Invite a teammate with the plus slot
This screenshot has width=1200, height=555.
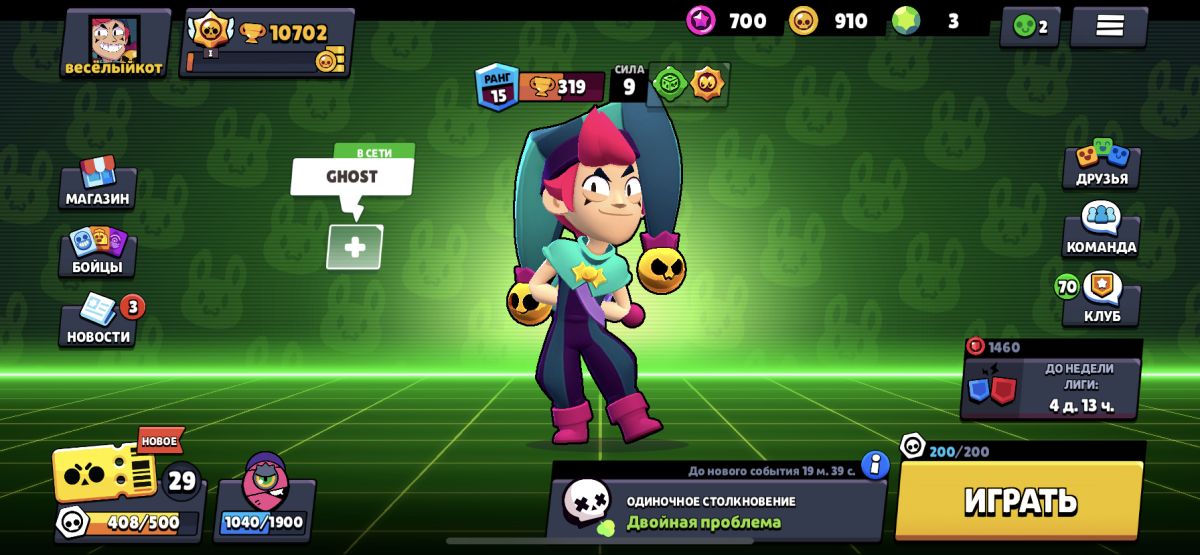pyautogui.click(x=355, y=247)
